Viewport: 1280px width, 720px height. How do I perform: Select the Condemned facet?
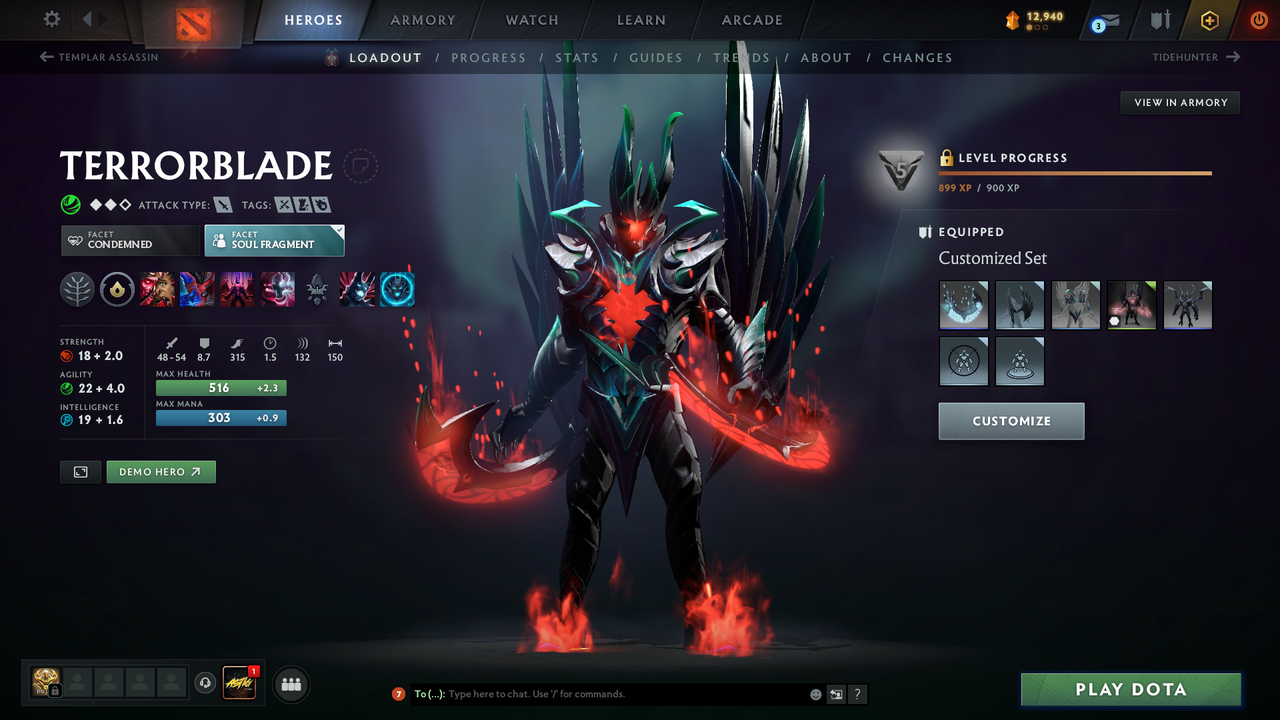[130, 240]
